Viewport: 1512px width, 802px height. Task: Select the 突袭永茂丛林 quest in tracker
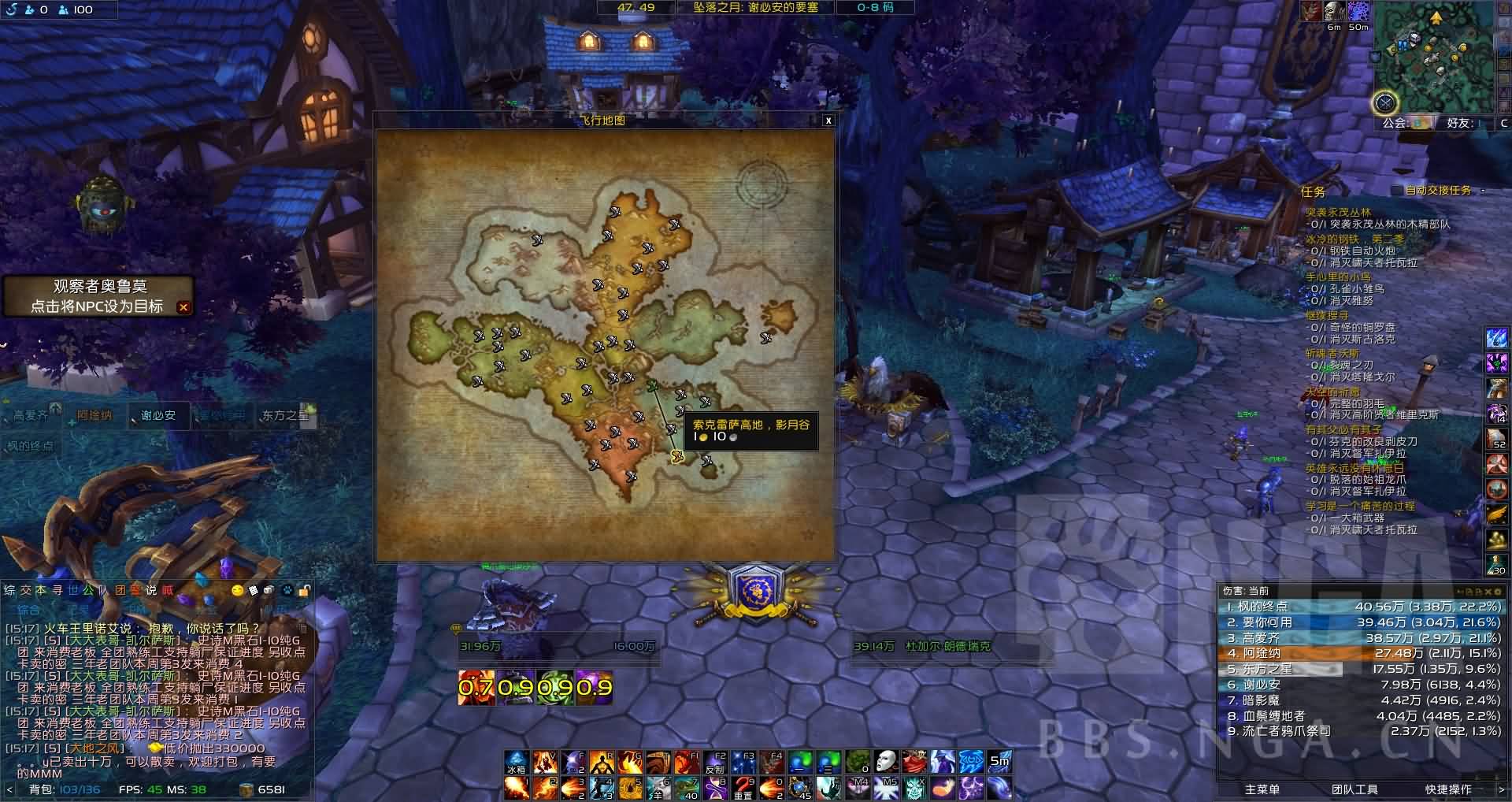pos(1338,212)
